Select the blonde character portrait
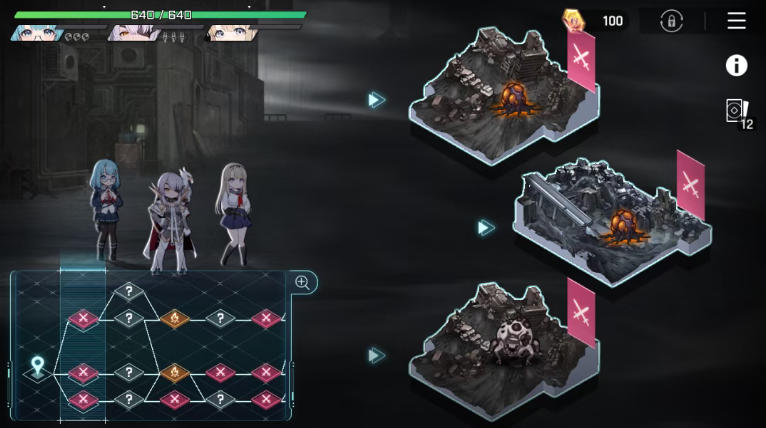This screenshot has width=766, height=428. point(229,34)
